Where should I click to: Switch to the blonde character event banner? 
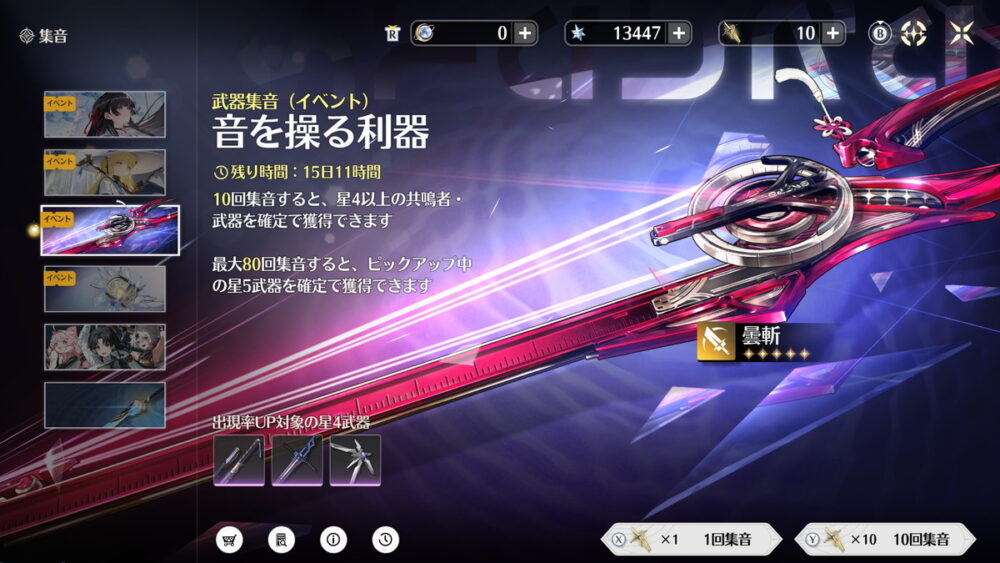(105, 172)
